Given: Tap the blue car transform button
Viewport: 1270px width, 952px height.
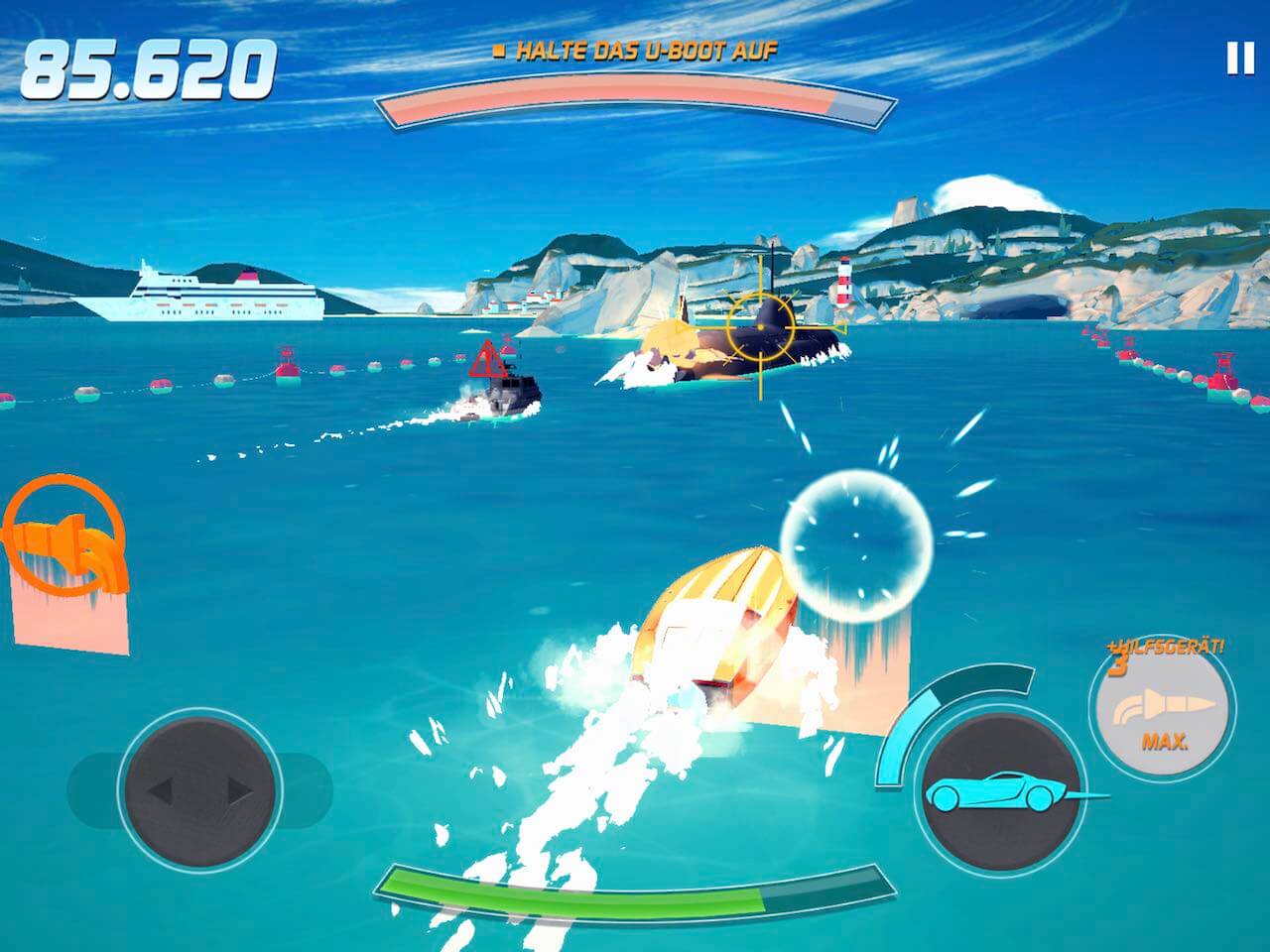Looking at the screenshot, I should click(999, 790).
